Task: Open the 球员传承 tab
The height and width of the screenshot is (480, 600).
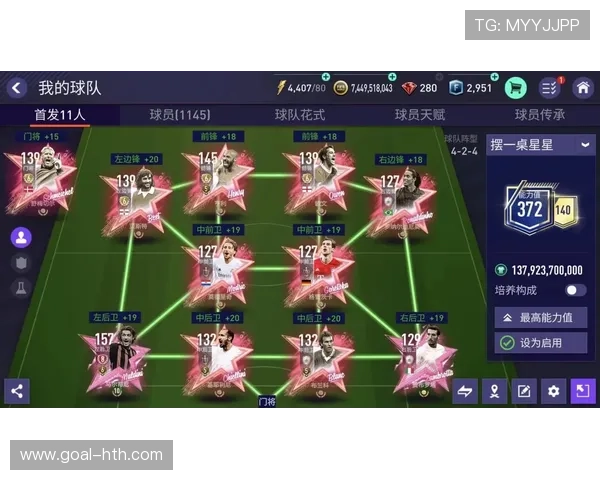Action: click(540, 115)
